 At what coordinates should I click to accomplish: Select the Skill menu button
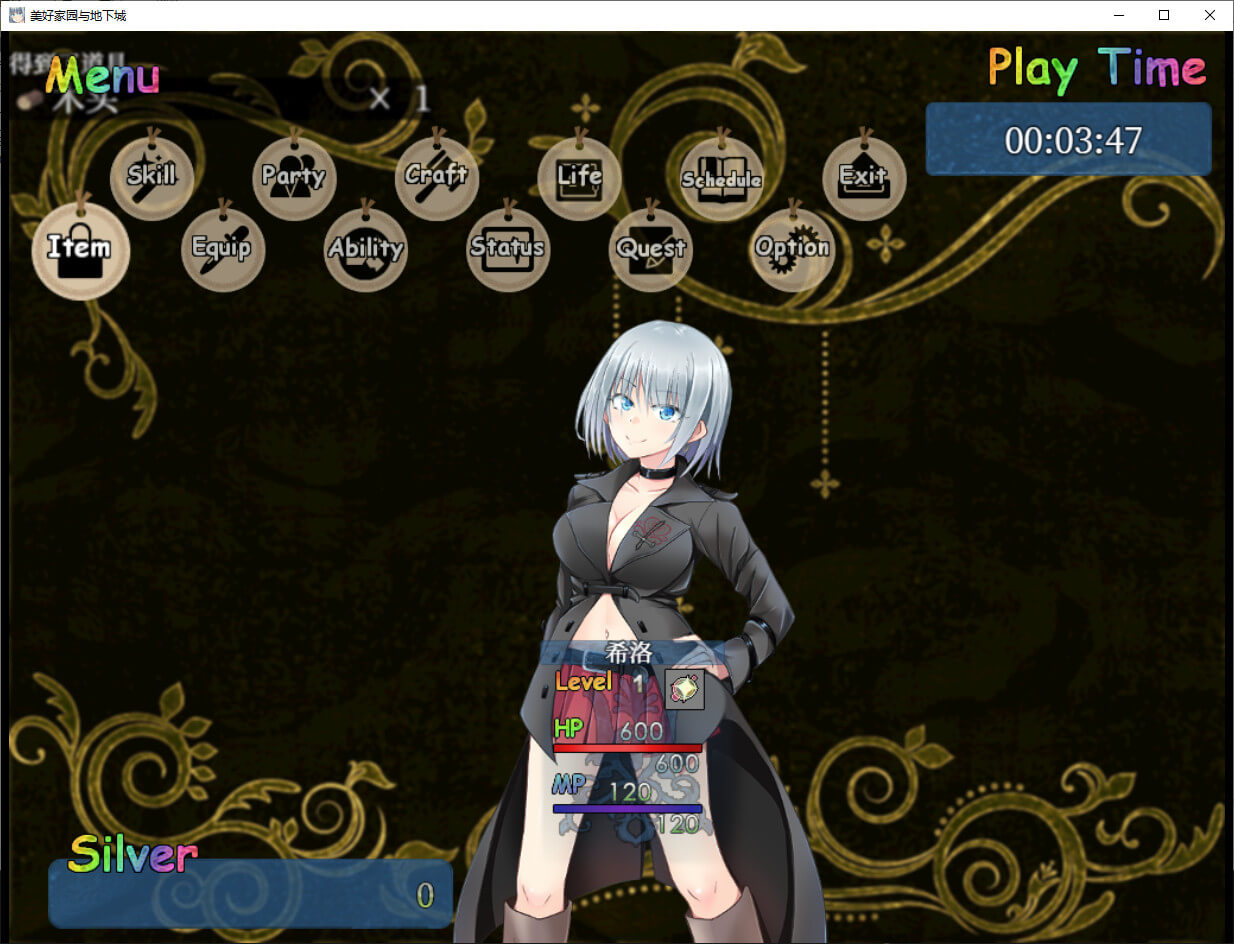pos(152,178)
